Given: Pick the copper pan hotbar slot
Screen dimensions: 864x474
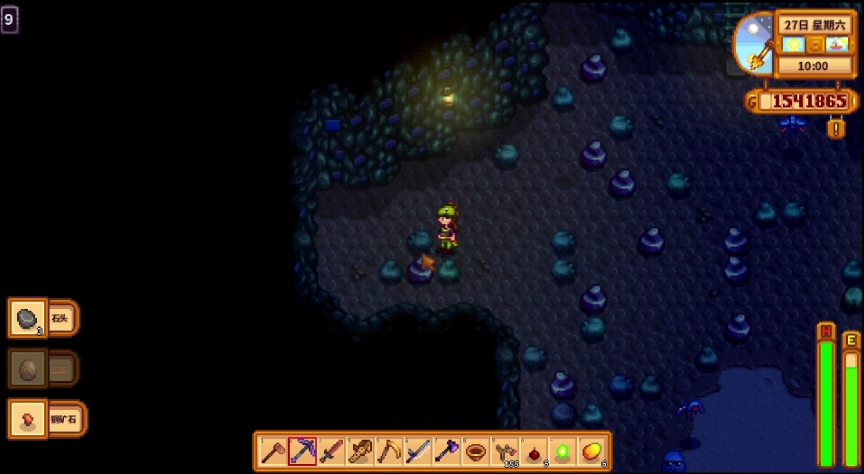Looking at the screenshot, I should [x=476, y=452].
